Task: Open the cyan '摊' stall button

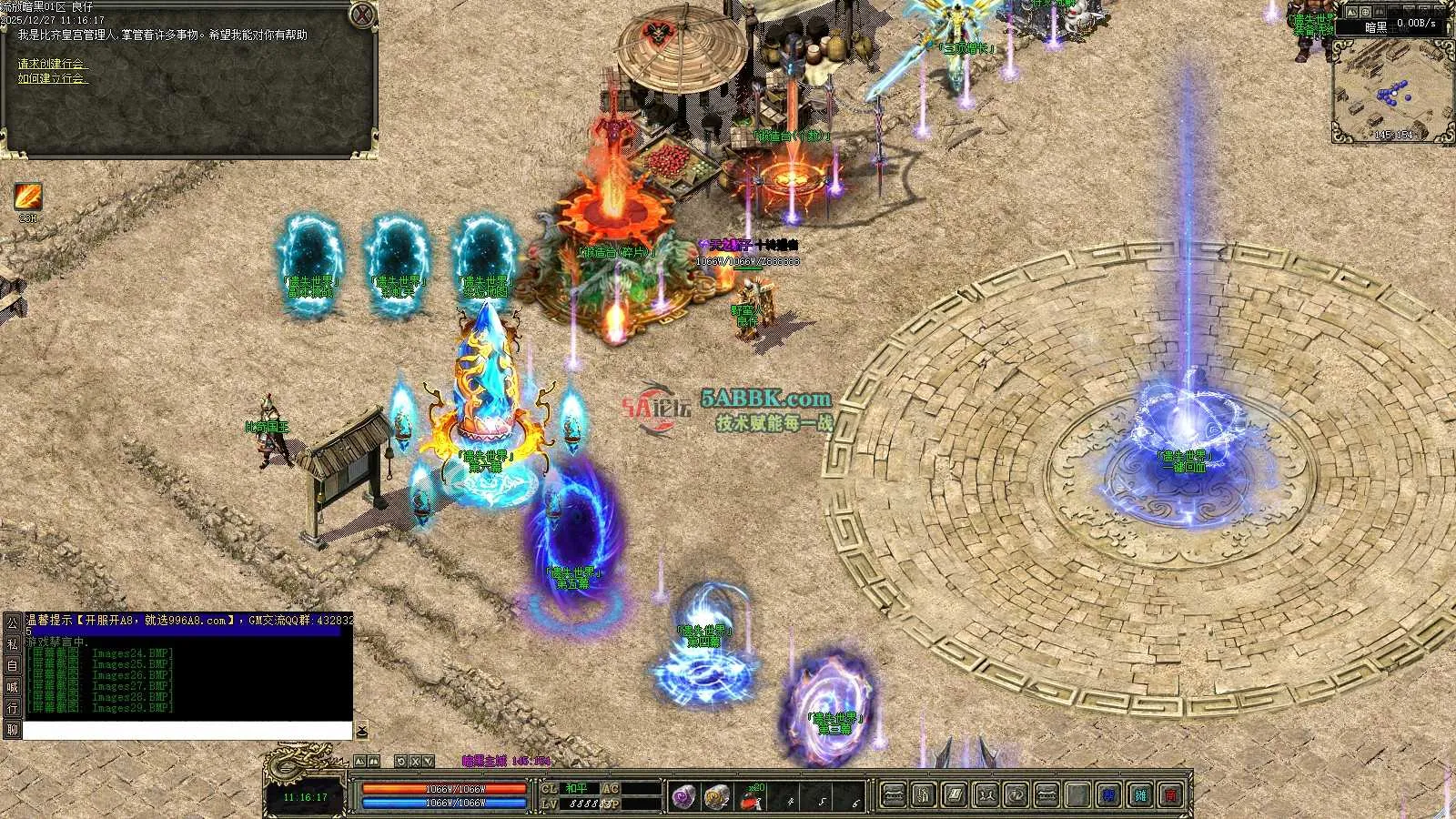Action: [x=1140, y=795]
